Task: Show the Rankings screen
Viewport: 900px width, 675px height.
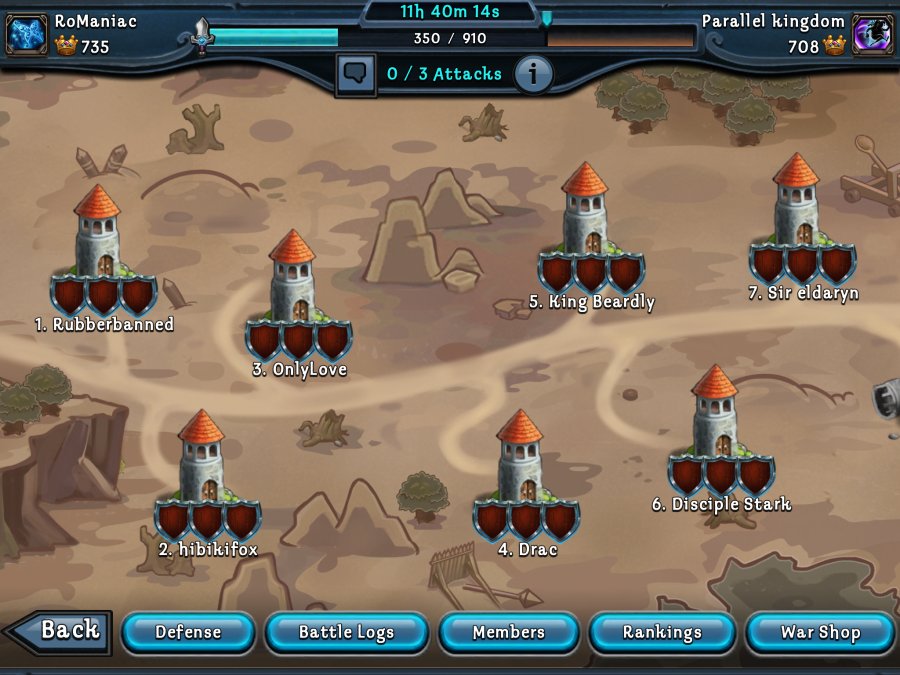Action: pyautogui.click(x=662, y=632)
